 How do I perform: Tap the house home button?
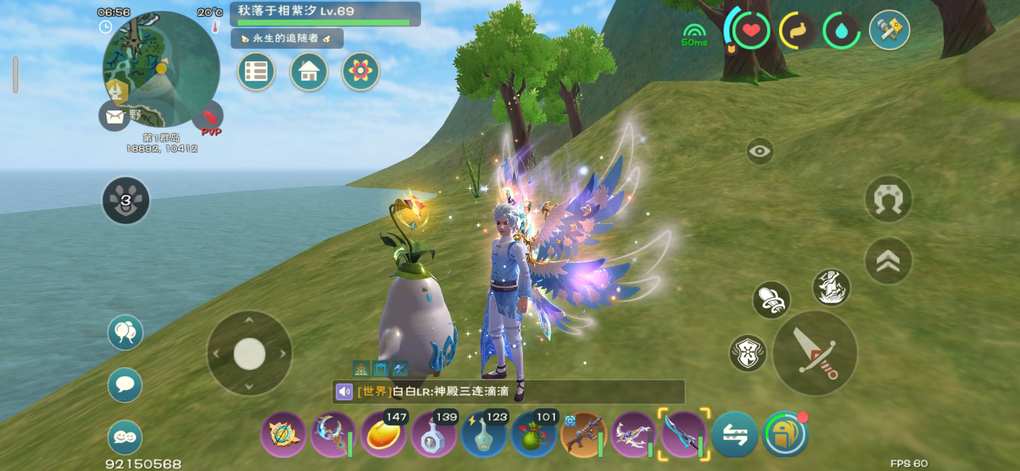tap(309, 72)
